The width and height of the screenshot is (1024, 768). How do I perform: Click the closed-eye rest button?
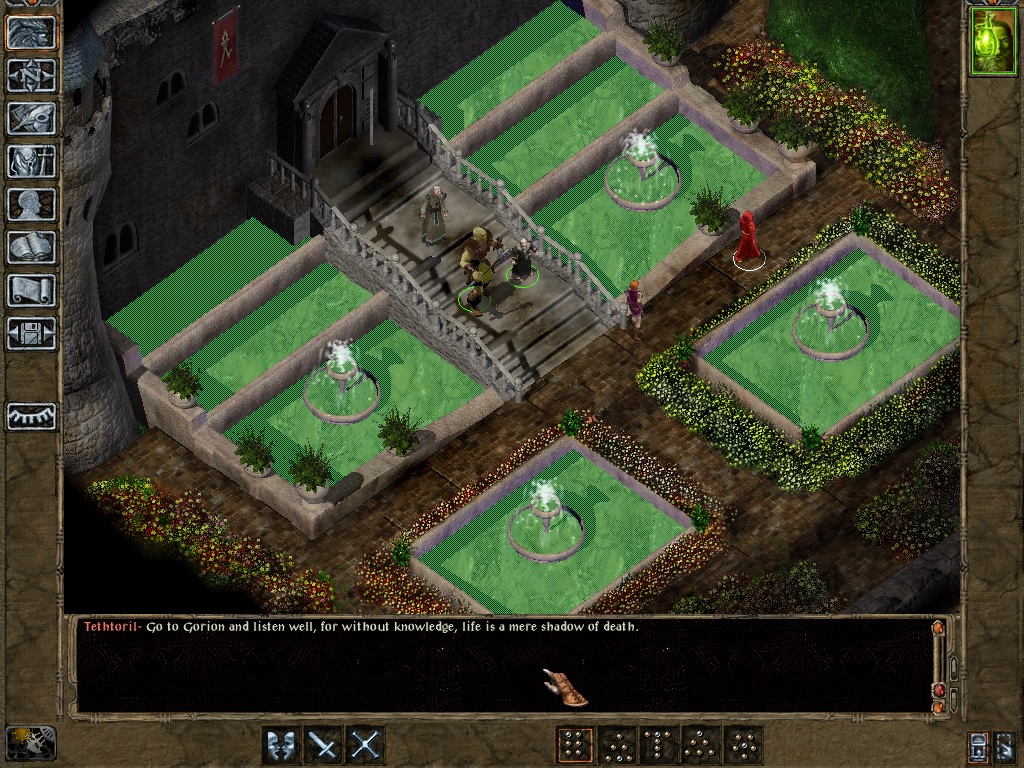click(x=32, y=416)
